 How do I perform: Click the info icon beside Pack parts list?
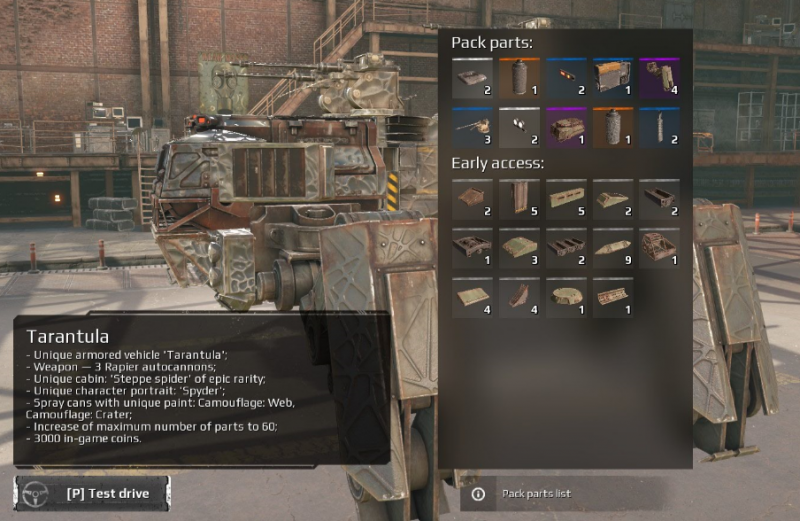(478, 494)
